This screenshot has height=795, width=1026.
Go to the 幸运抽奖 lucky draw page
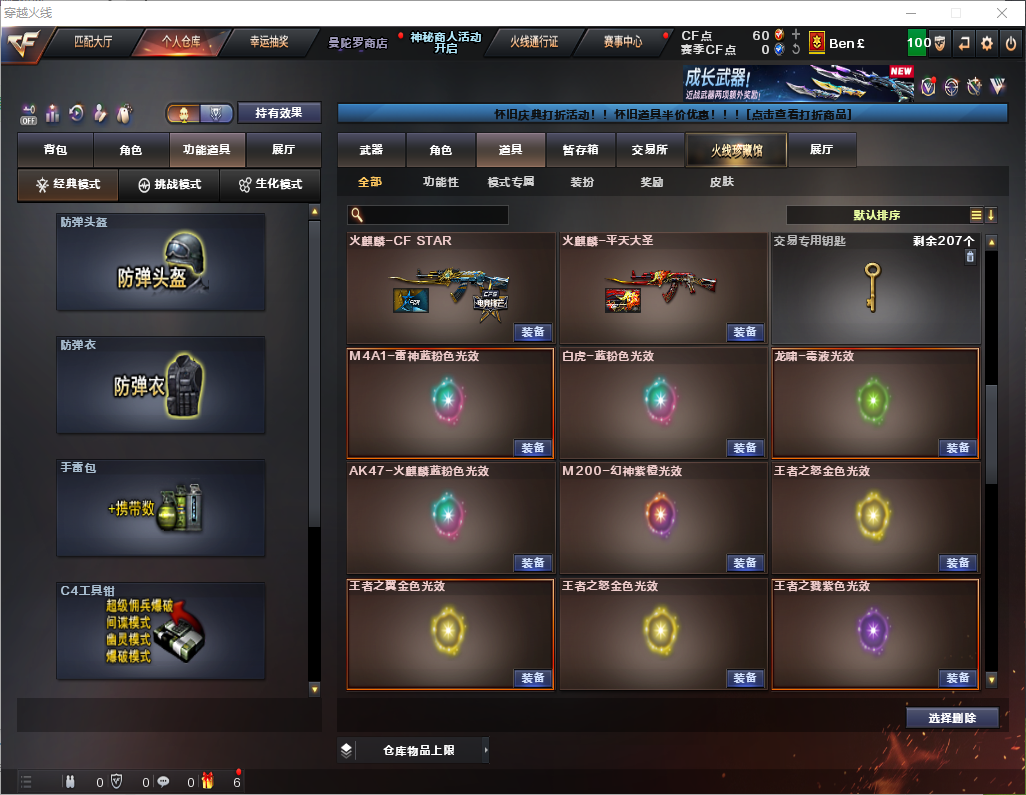[268, 42]
